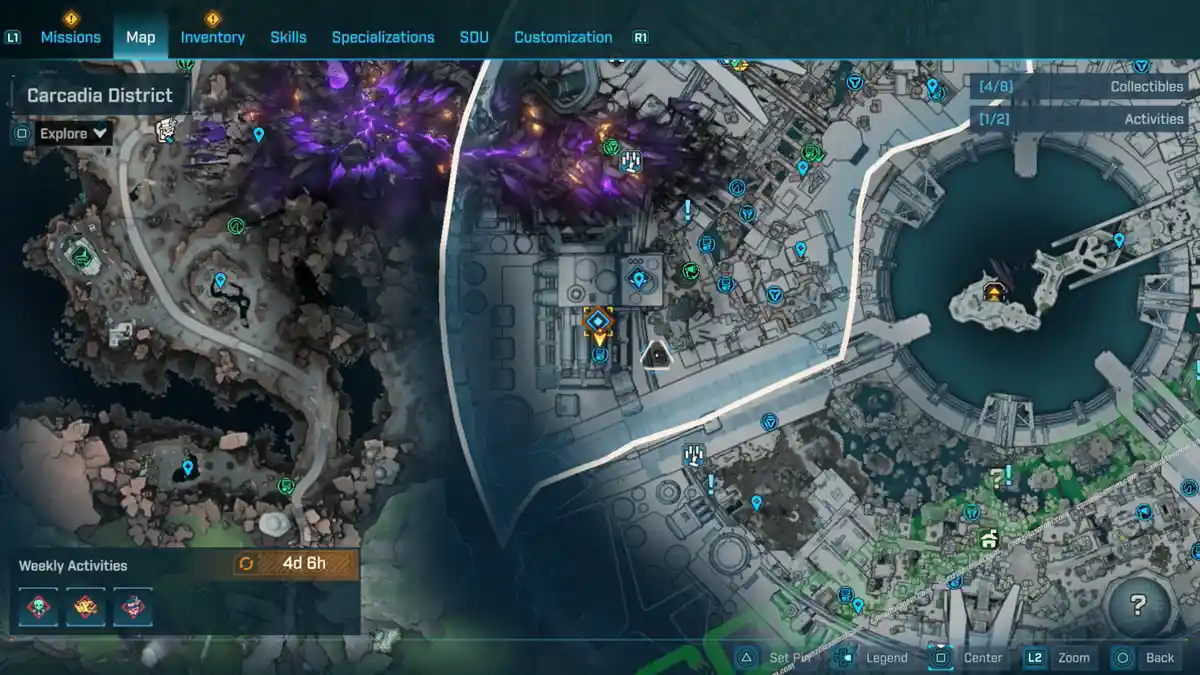
Task: Click the white-outlined black triangular map marker
Action: tap(656, 353)
